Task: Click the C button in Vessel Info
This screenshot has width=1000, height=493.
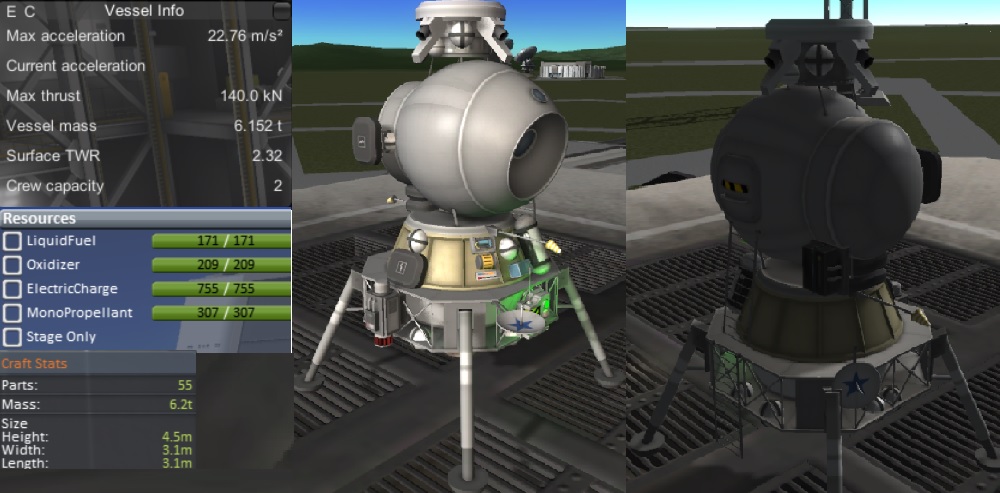Action: pos(30,11)
